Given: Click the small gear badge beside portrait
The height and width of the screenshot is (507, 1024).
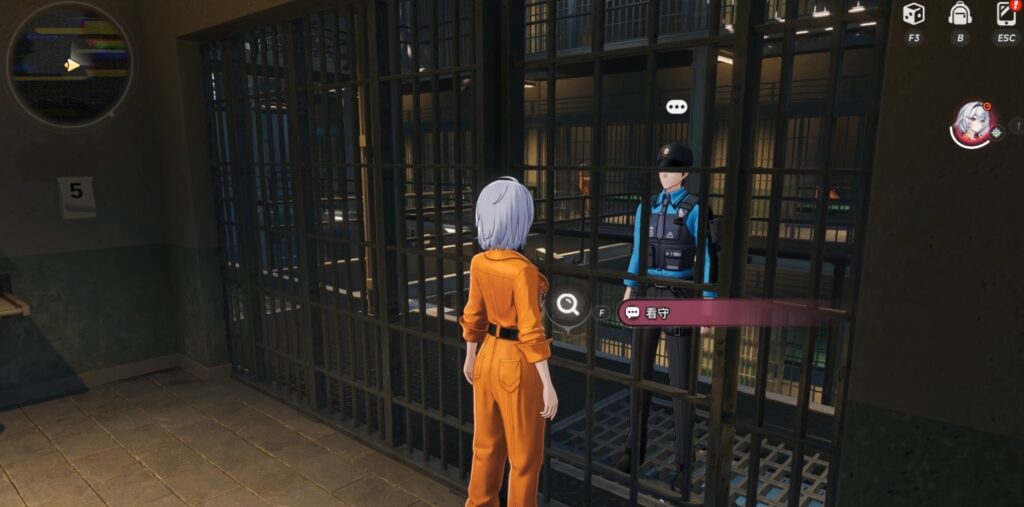Looking at the screenshot, I should pos(996,132).
